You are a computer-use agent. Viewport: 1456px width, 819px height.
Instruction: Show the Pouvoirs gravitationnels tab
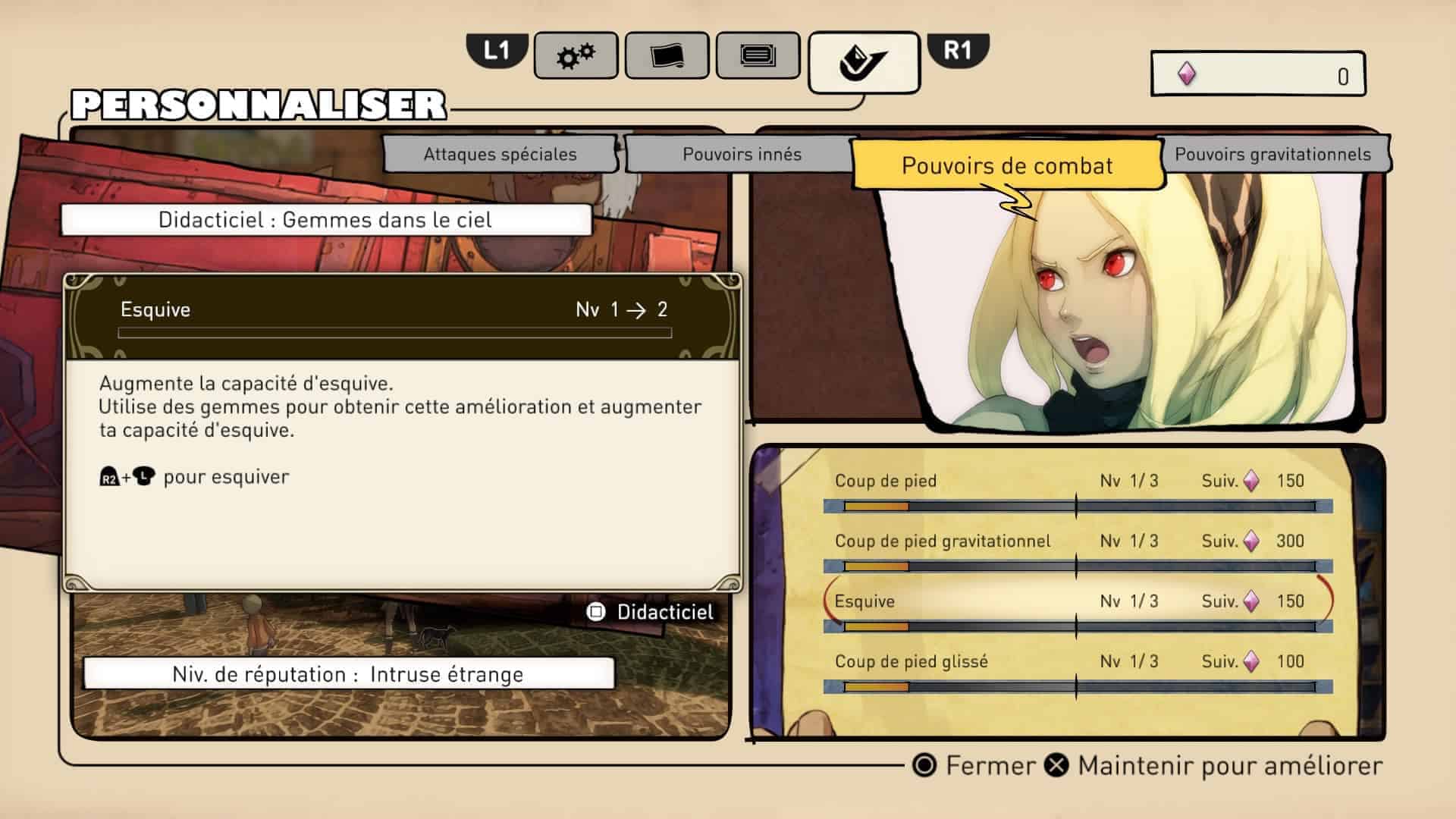click(x=1272, y=154)
